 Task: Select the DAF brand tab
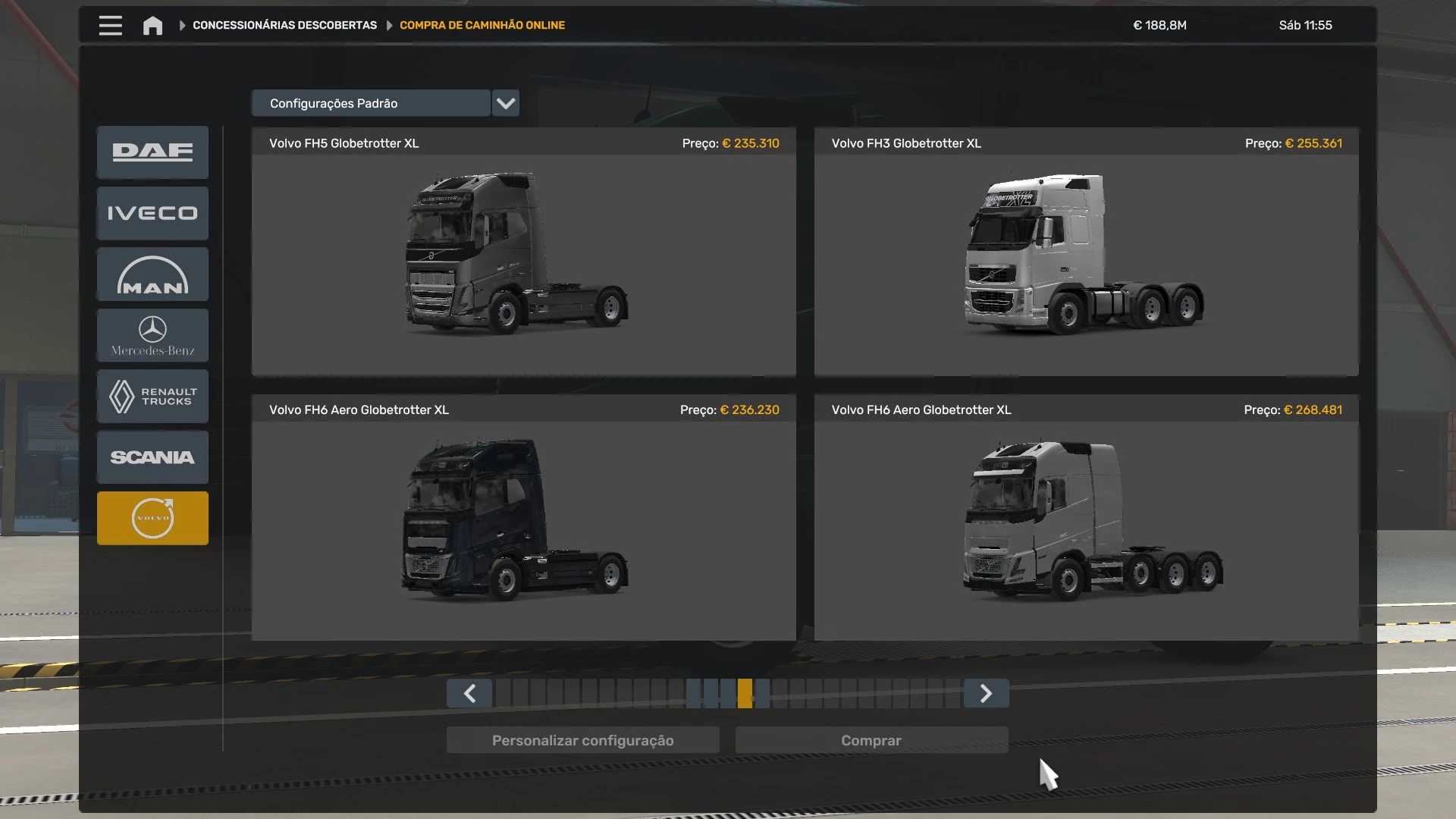click(152, 152)
